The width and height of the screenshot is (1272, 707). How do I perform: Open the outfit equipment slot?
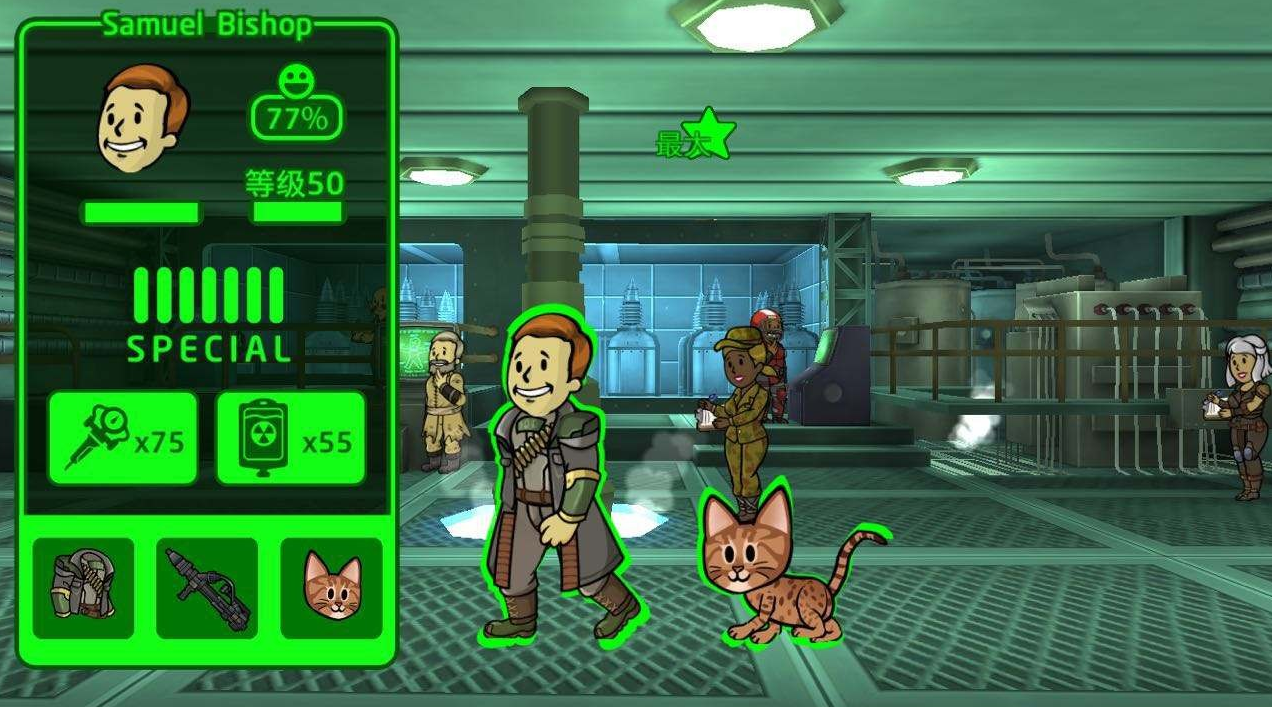click(83, 587)
